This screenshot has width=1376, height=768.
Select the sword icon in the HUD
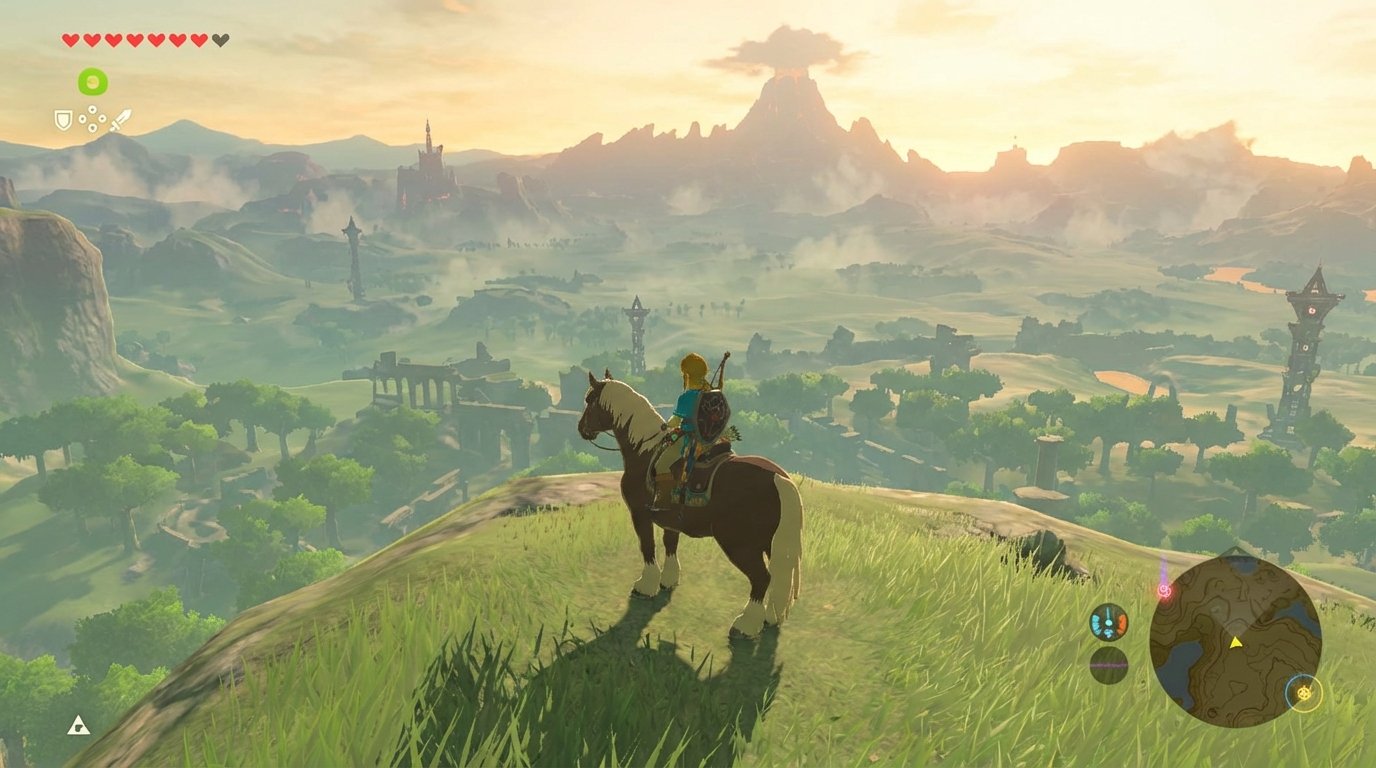[121, 118]
